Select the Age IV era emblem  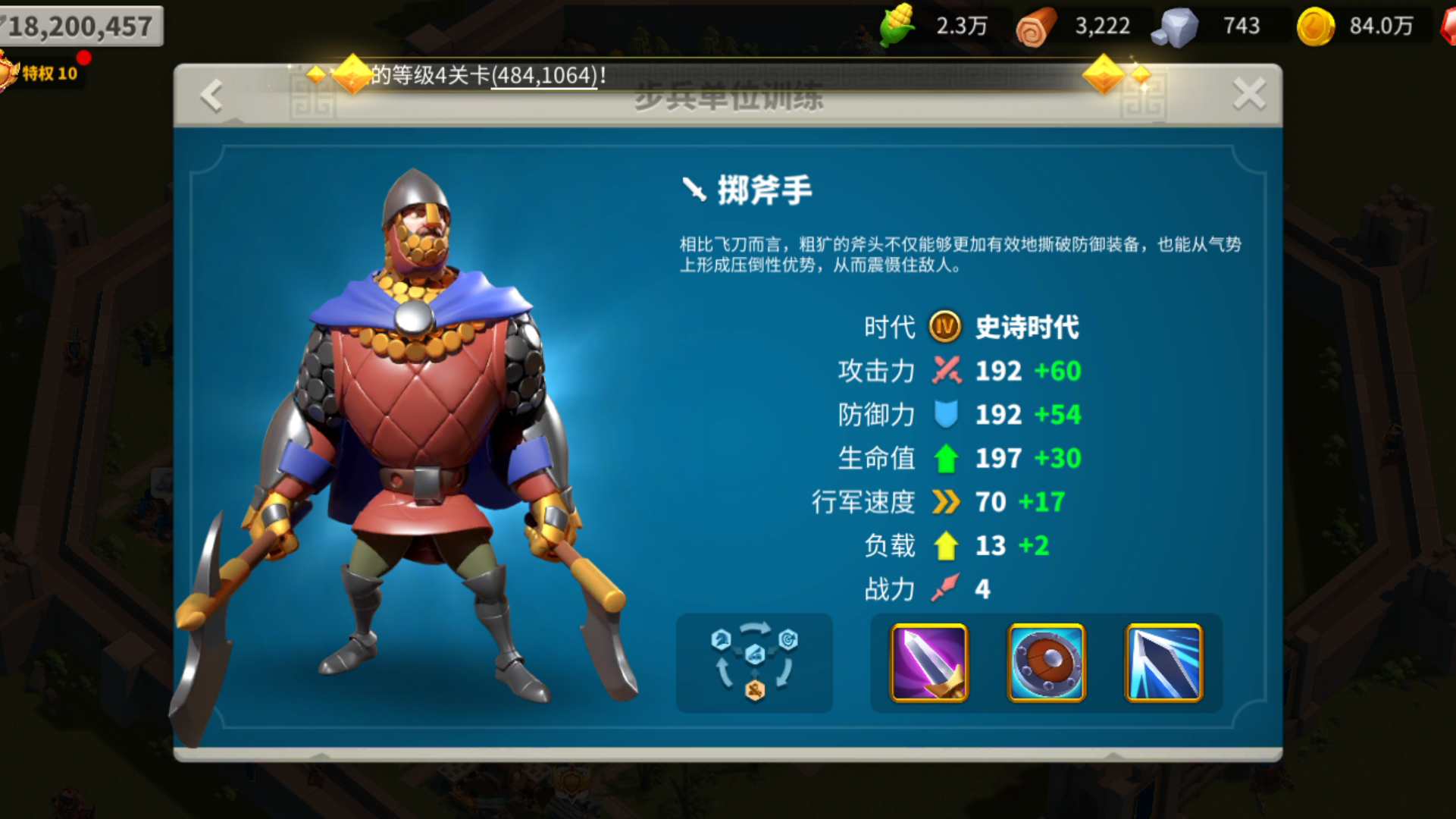pyautogui.click(x=942, y=326)
